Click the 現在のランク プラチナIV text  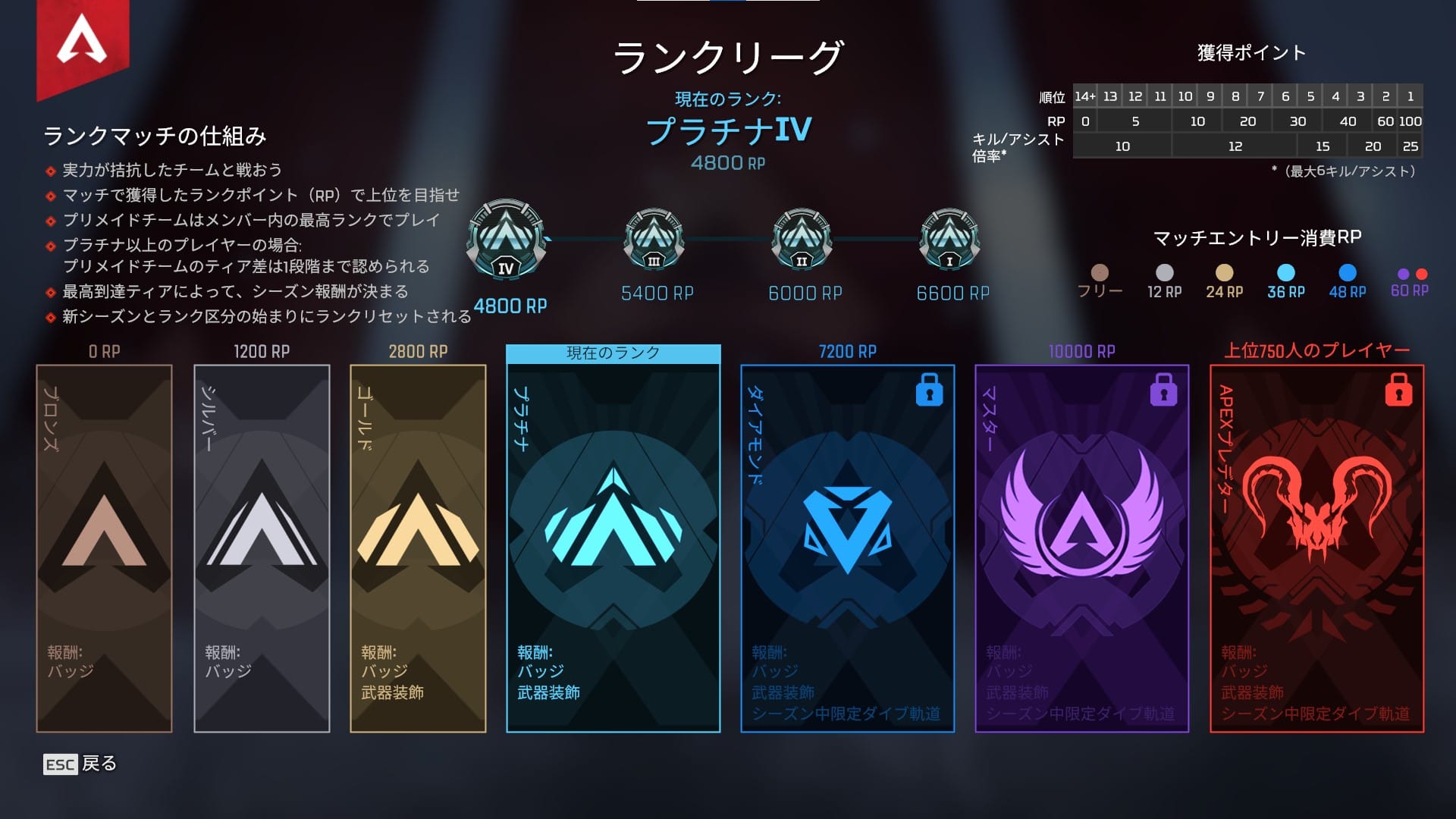[730, 130]
